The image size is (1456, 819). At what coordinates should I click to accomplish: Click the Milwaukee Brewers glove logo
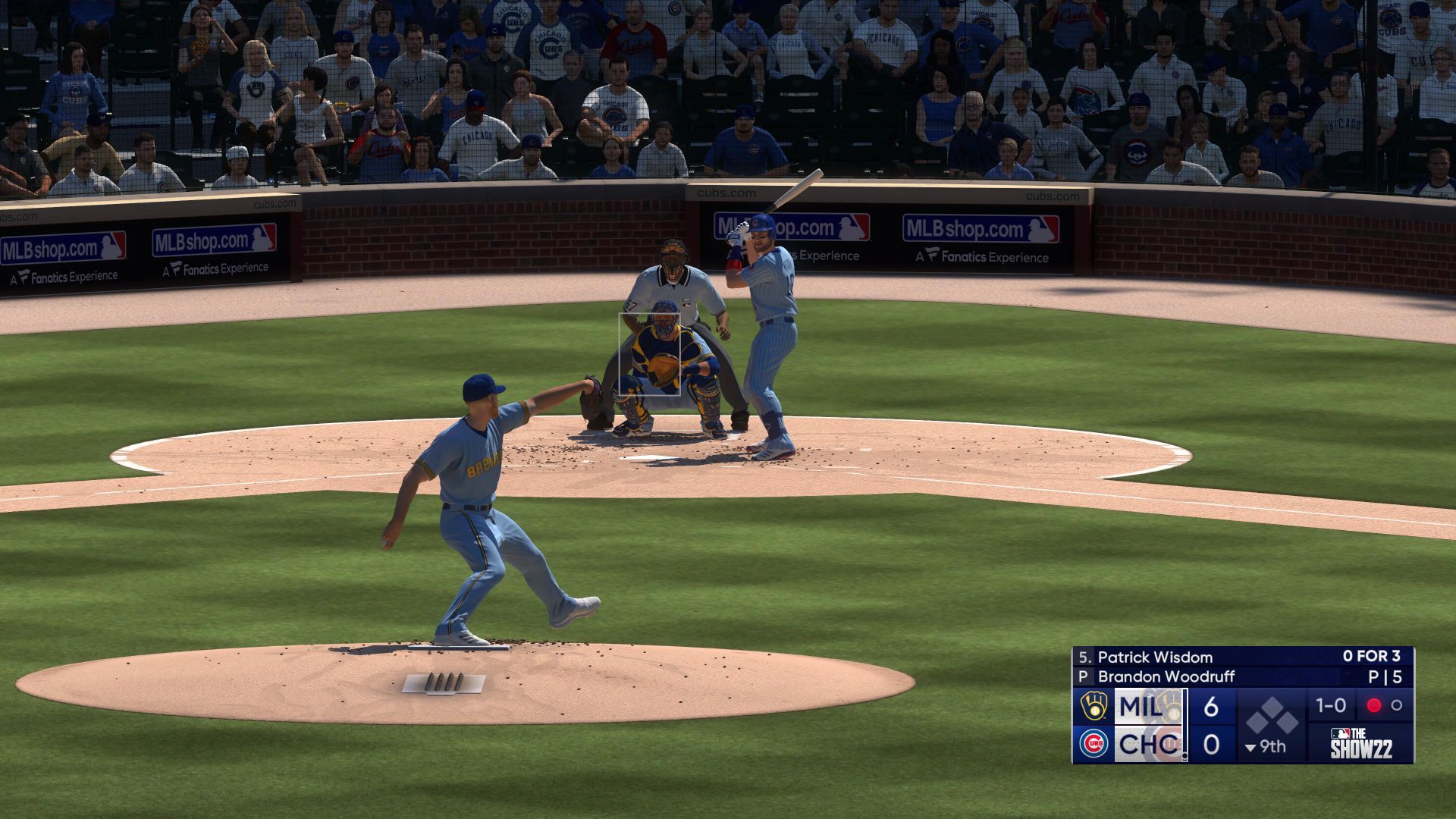pyautogui.click(x=1094, y=706)
